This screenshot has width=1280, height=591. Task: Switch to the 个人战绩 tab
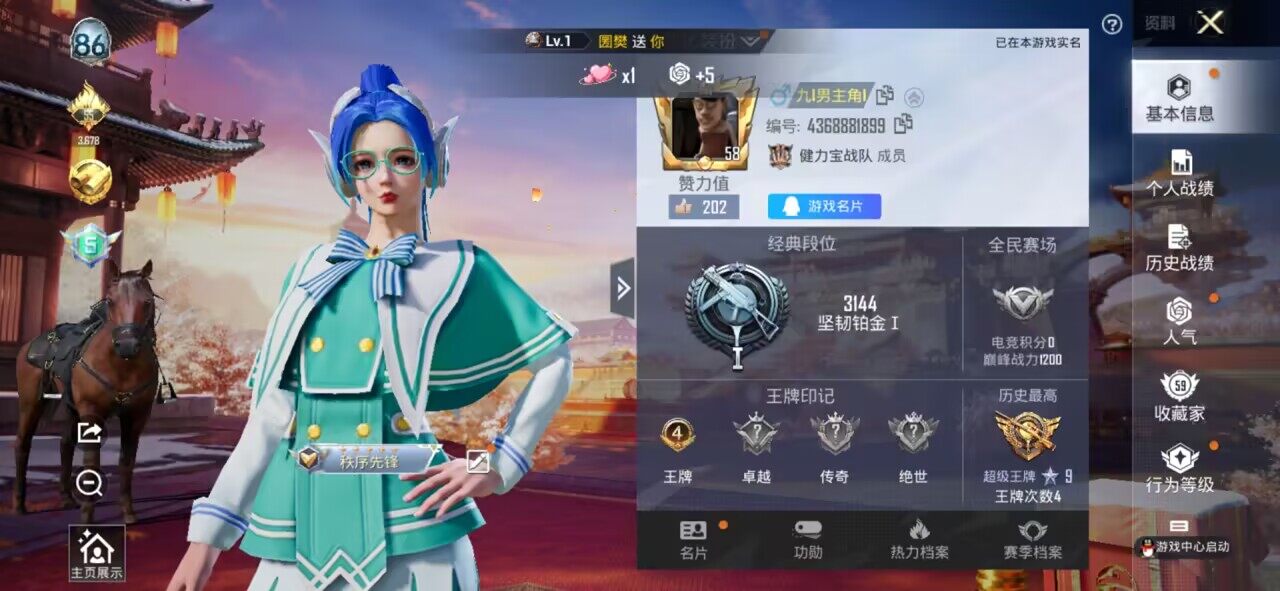tap(1180, 173)
